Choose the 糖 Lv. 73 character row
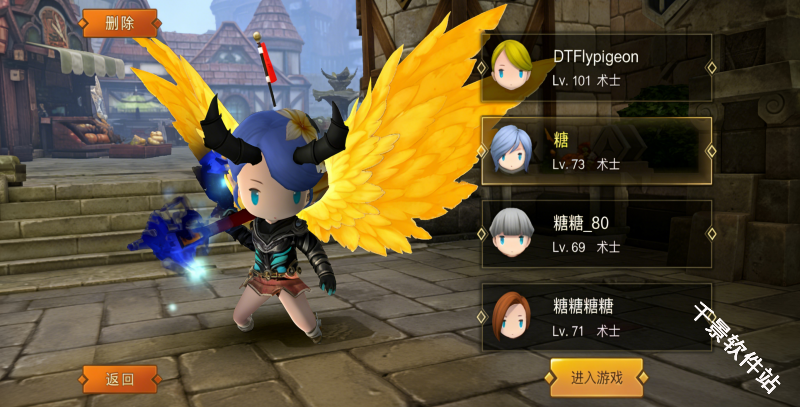 596,150
